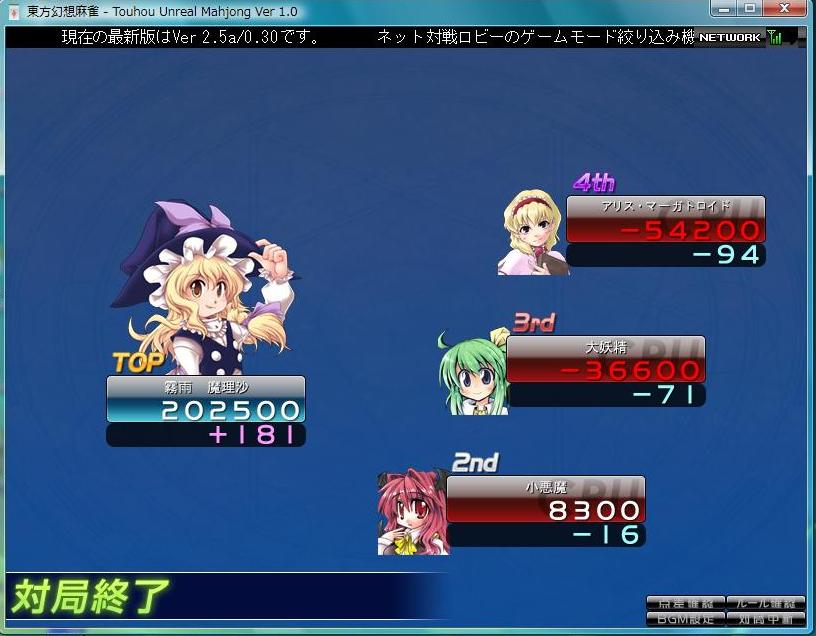
Task: Select the 3rd place 大妖精 result panel
Action: 605,370
